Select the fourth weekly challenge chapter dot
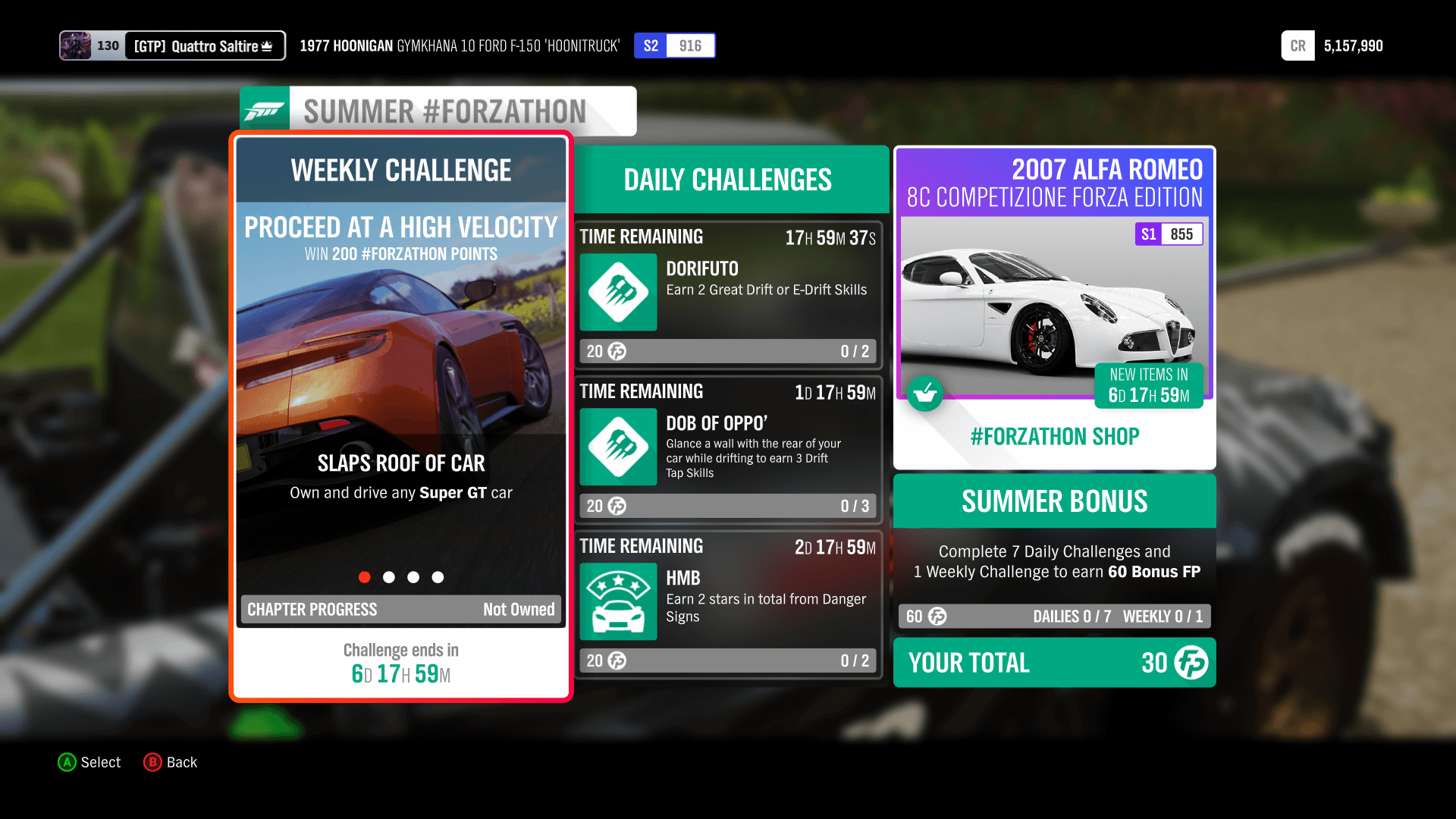This screenshot has width=1456, height=819. coord(438,577)
